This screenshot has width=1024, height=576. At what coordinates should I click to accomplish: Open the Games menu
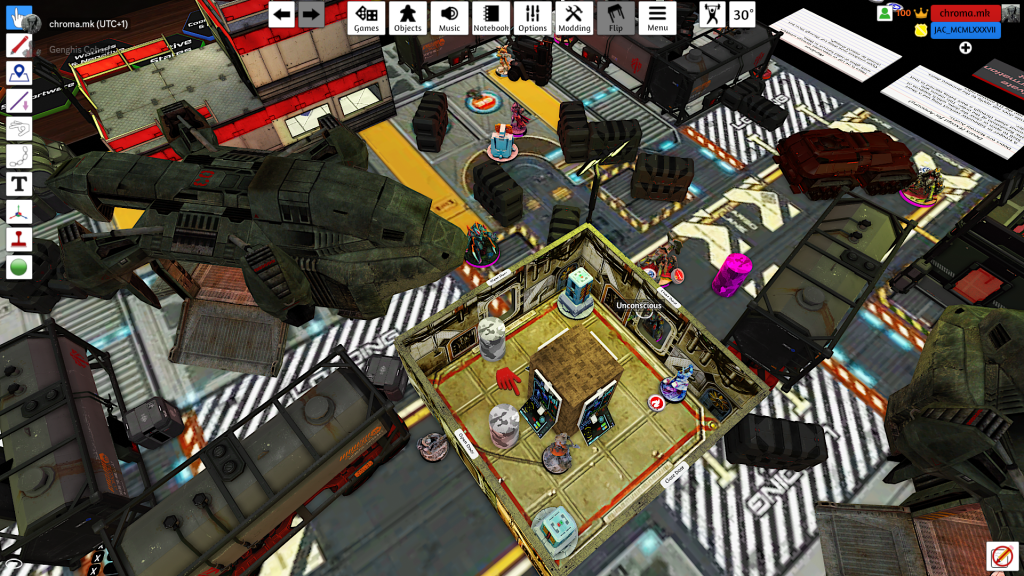click(366, 17)
